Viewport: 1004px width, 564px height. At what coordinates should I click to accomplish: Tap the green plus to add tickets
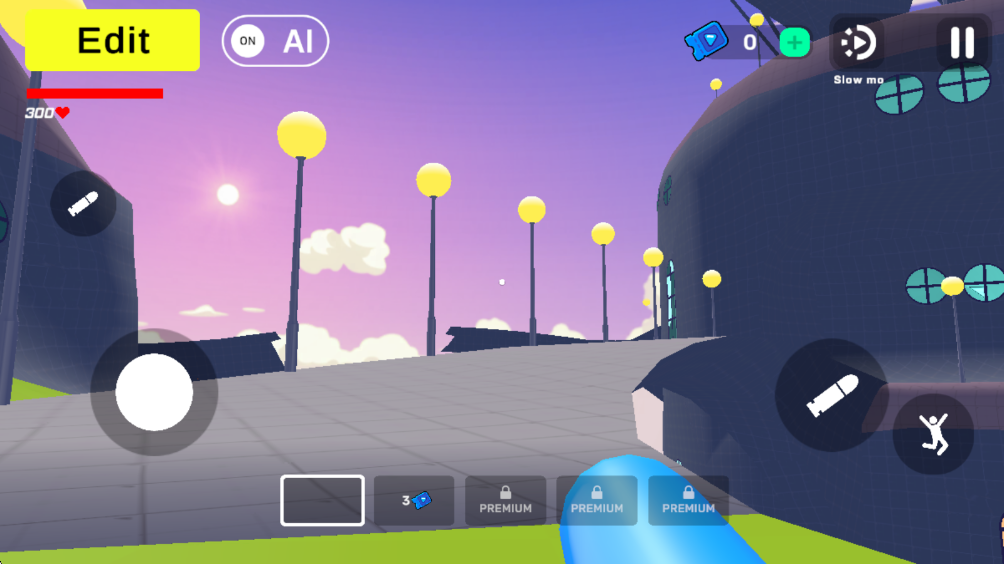click(x=795, y=42)
